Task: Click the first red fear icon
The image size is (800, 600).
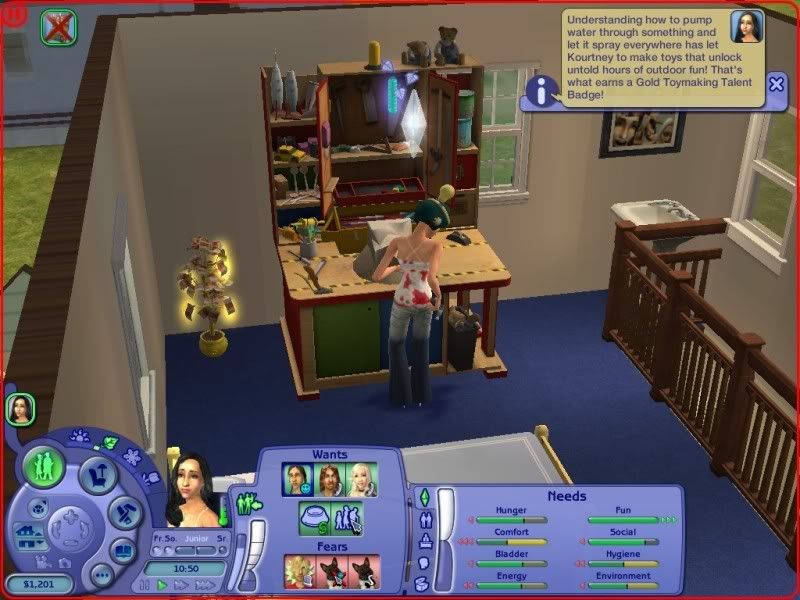Action: click(x=300, y=571)
